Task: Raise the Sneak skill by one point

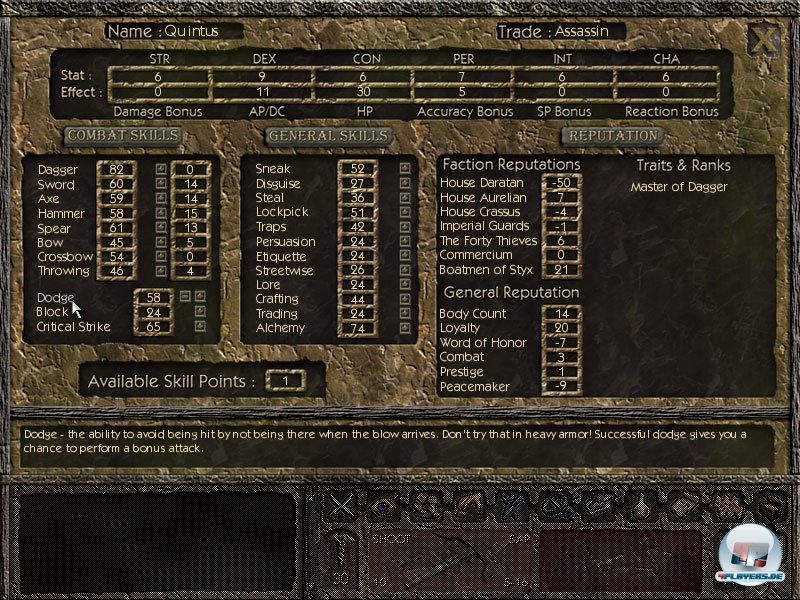Action: (404, 169)
